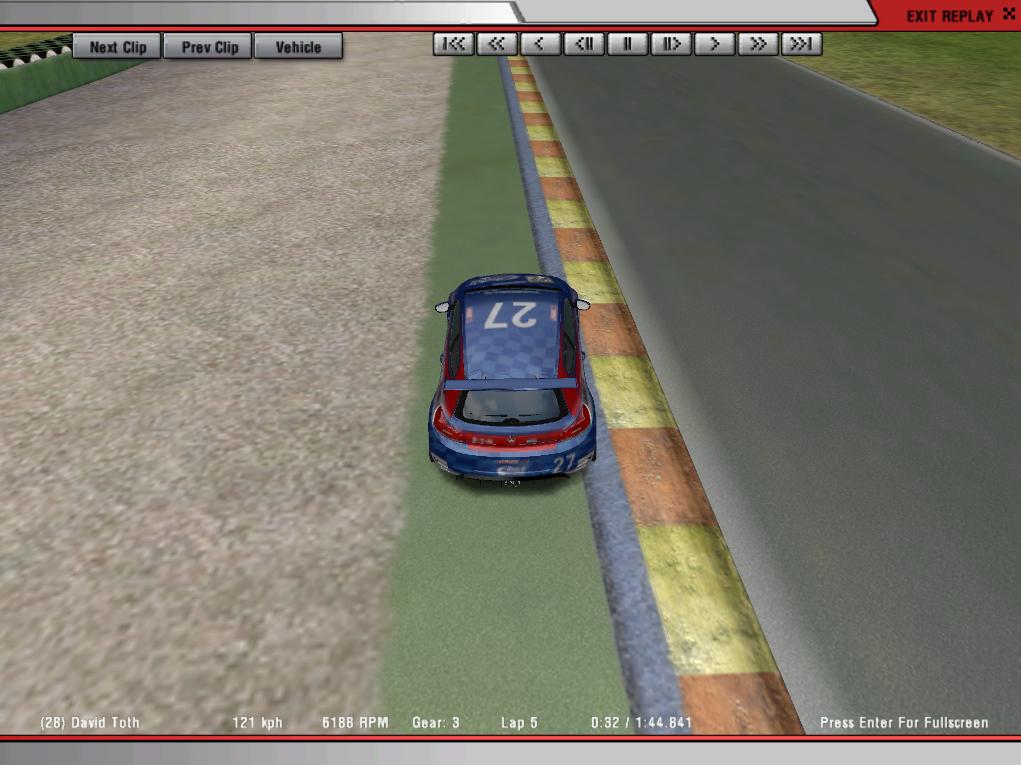Viewport: 1021px width, 765px height.
Task: Play the replay forward at normal speed
Action: click(x=715, y=44)
